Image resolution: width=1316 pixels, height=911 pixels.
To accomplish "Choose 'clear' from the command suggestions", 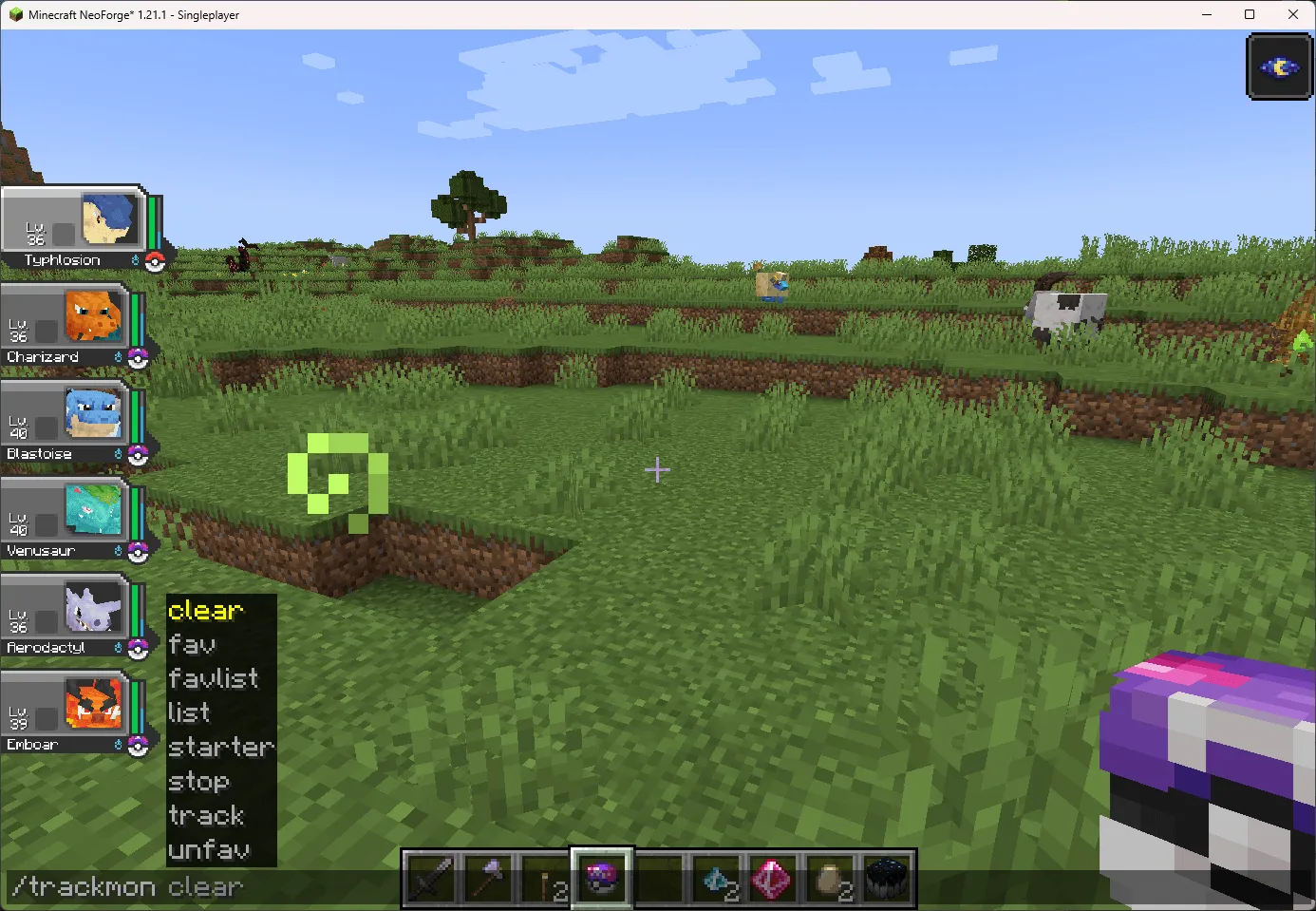I will click(205, 611).
